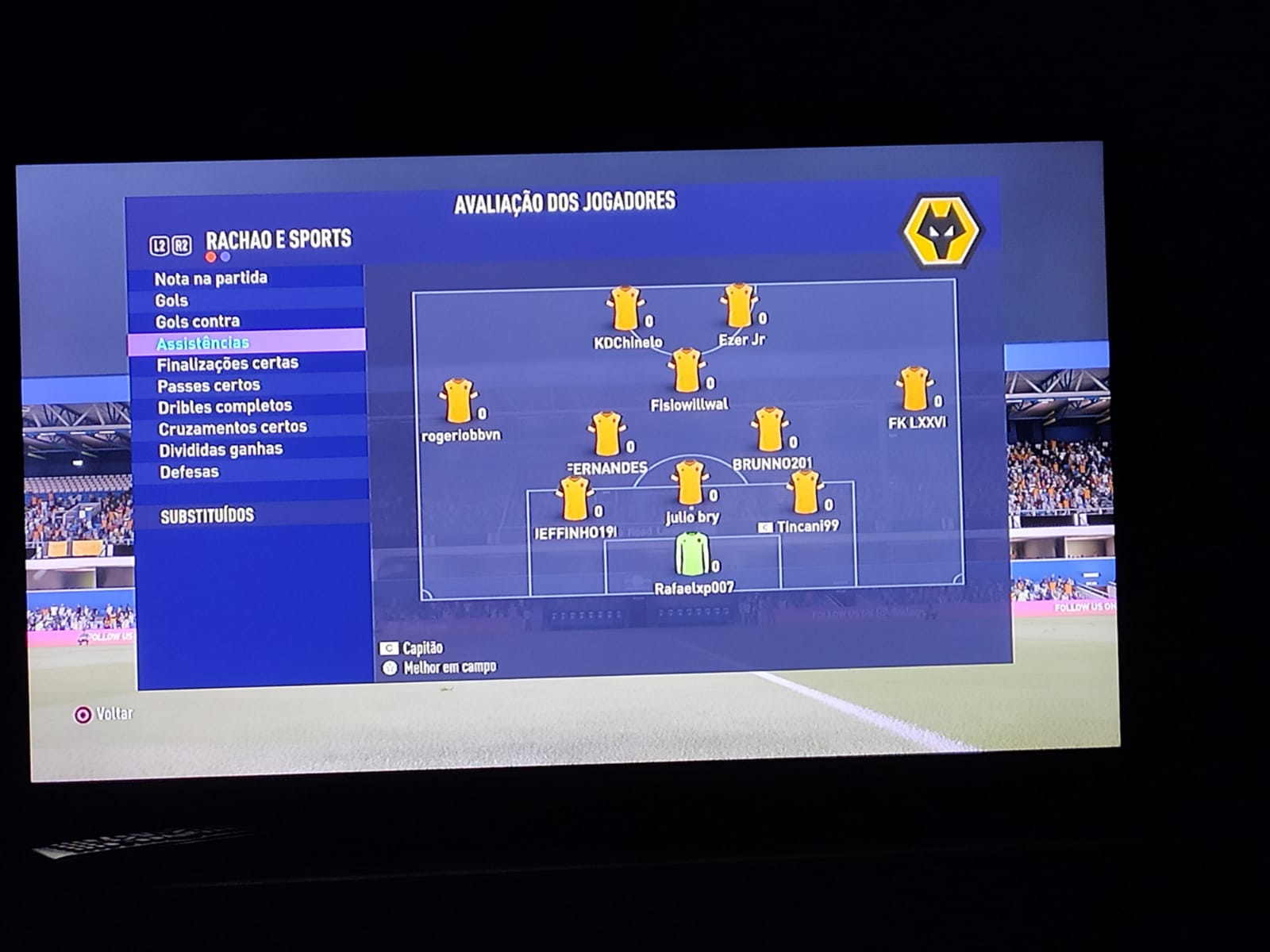Image resolution: width=1270 pixels, height=952 pixels.
Task: Select BRUNNO201 in the formation
Action: point(769,430)
